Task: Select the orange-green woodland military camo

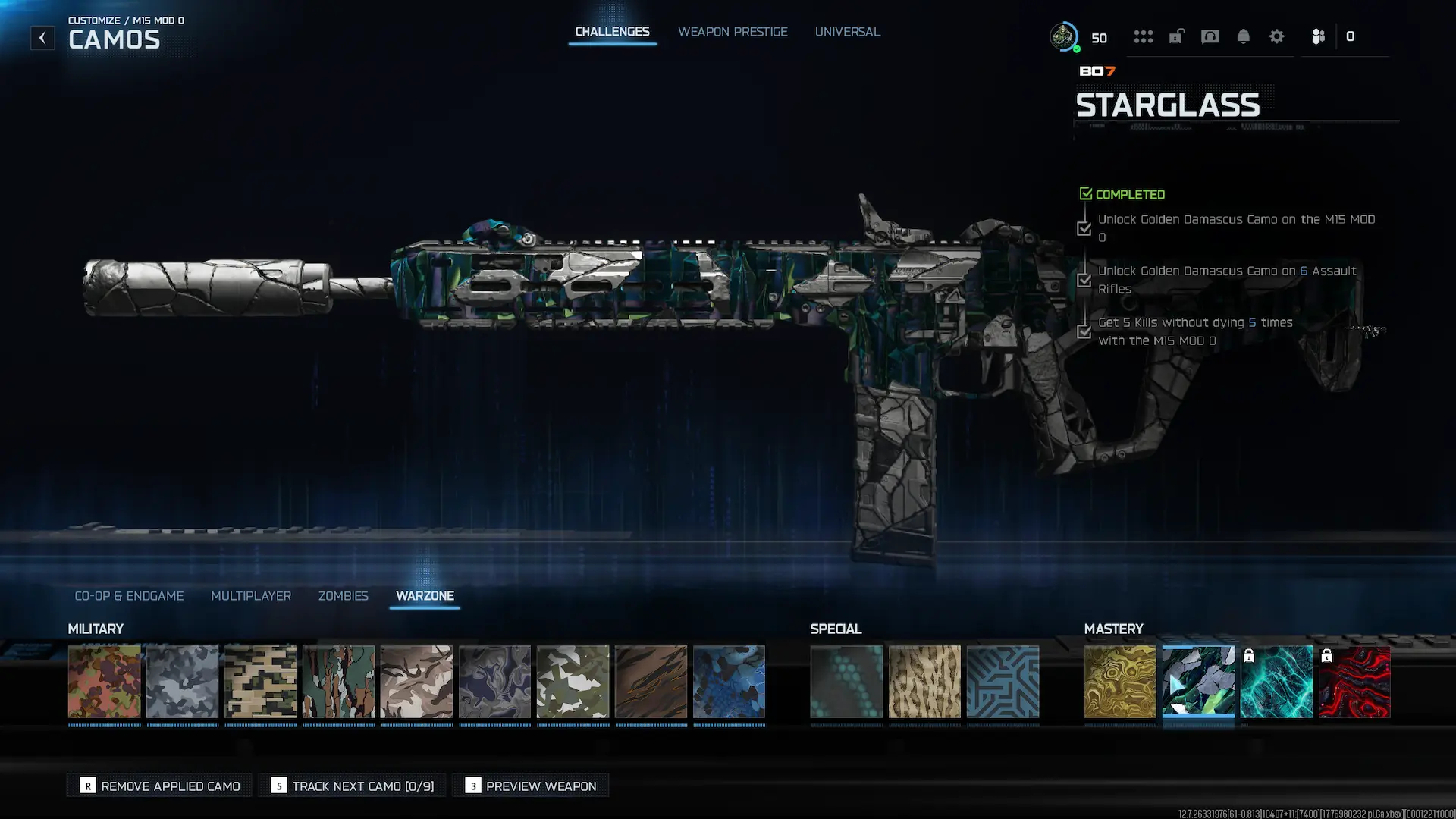Action: (x=105, y=682)
